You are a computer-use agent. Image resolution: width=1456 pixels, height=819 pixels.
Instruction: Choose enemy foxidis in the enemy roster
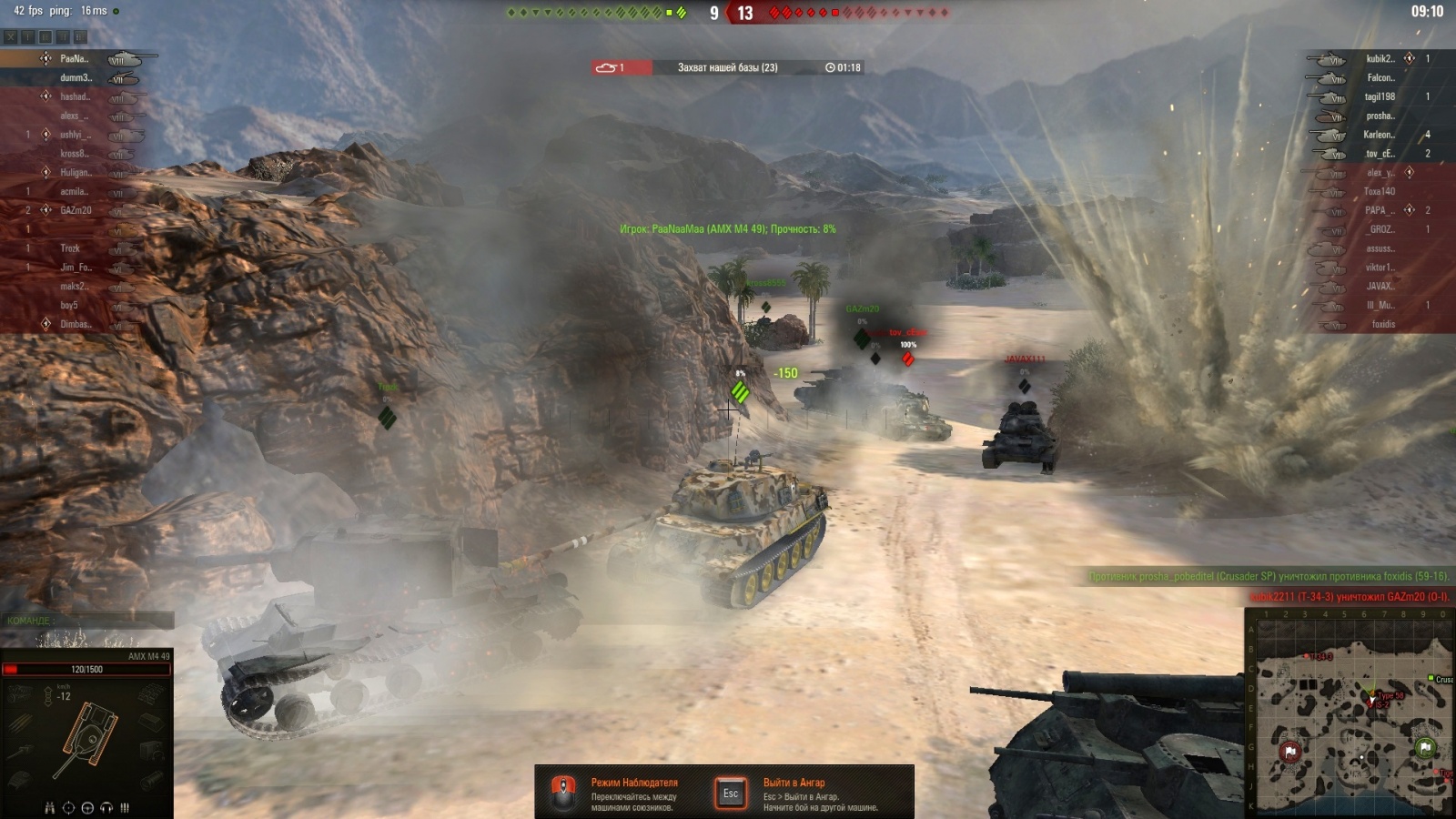pyautogui.click(x=1383, y=324)
